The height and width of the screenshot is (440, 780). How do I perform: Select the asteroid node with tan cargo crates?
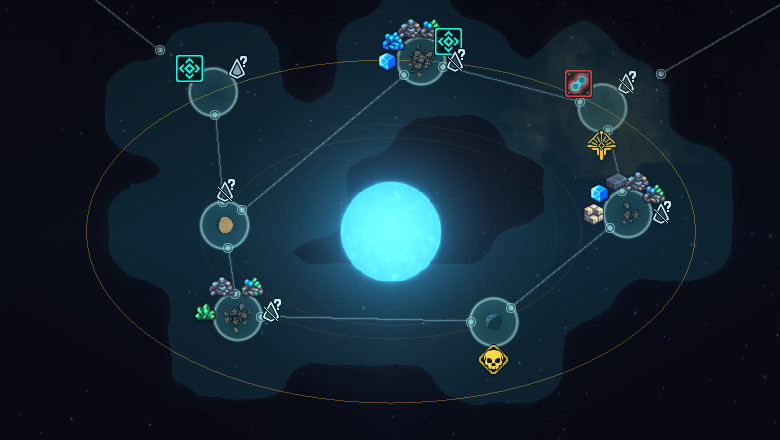(x=628, y=213)
